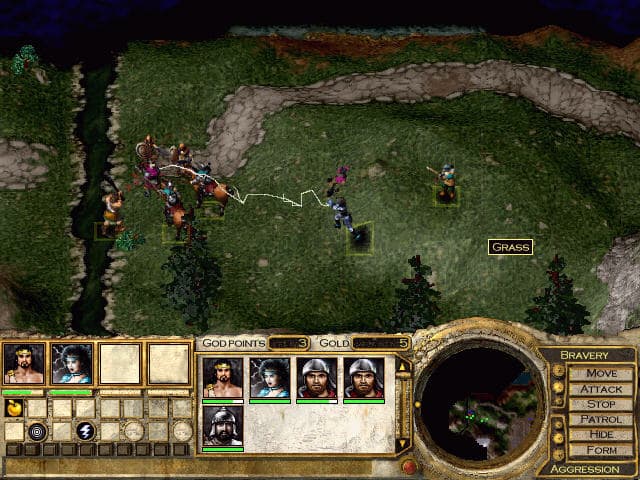This screenshot has width=640, height=480.
Task: Activate the target rings ability
Action: (37, 431)
